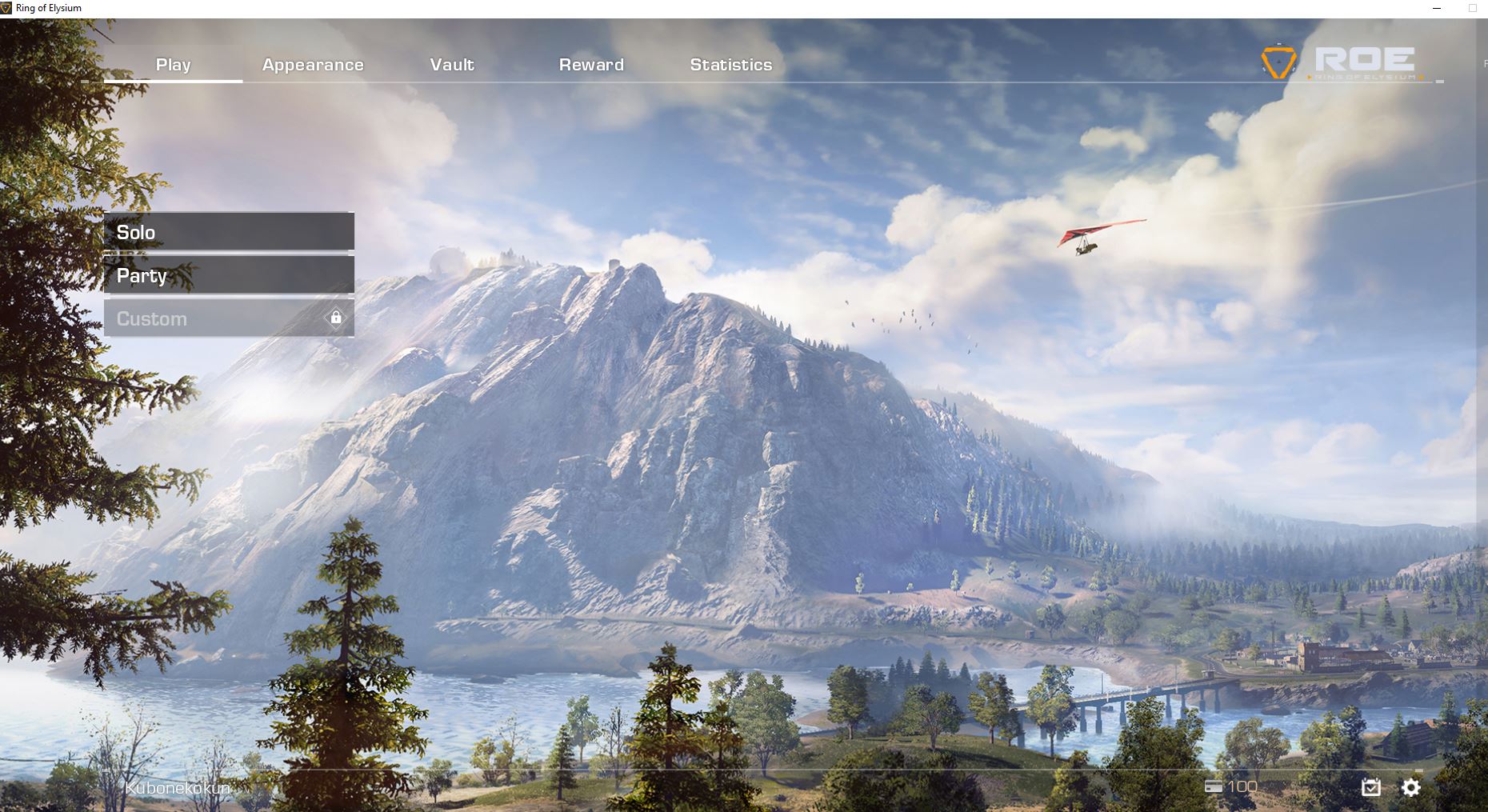The height and width of the screenshot is (812, 1488).
Task: Click the bottom status bar divider line
Action: [744, 768]
